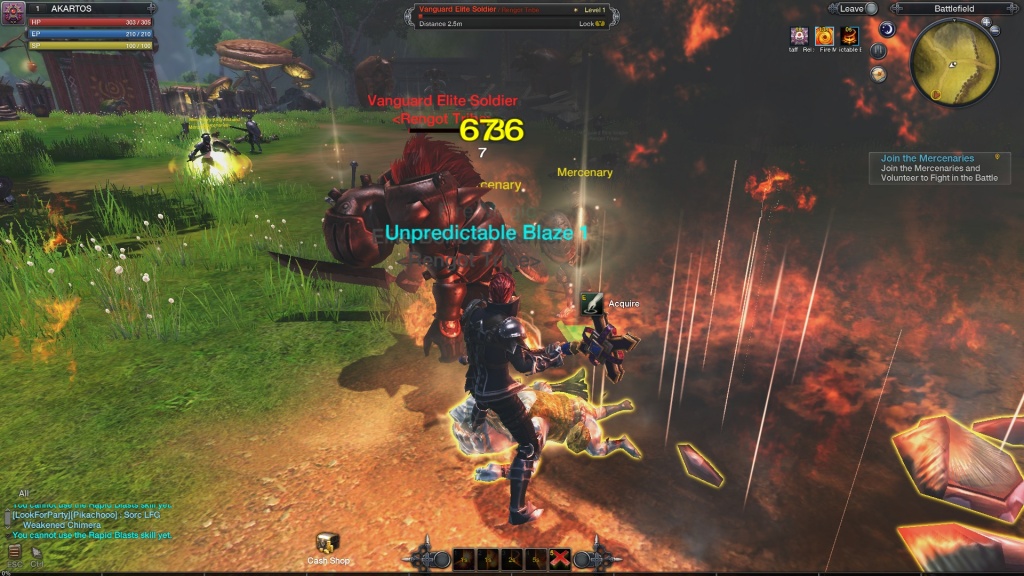Click the Leave button
The image size is (1024, 576).
[851, 8]
